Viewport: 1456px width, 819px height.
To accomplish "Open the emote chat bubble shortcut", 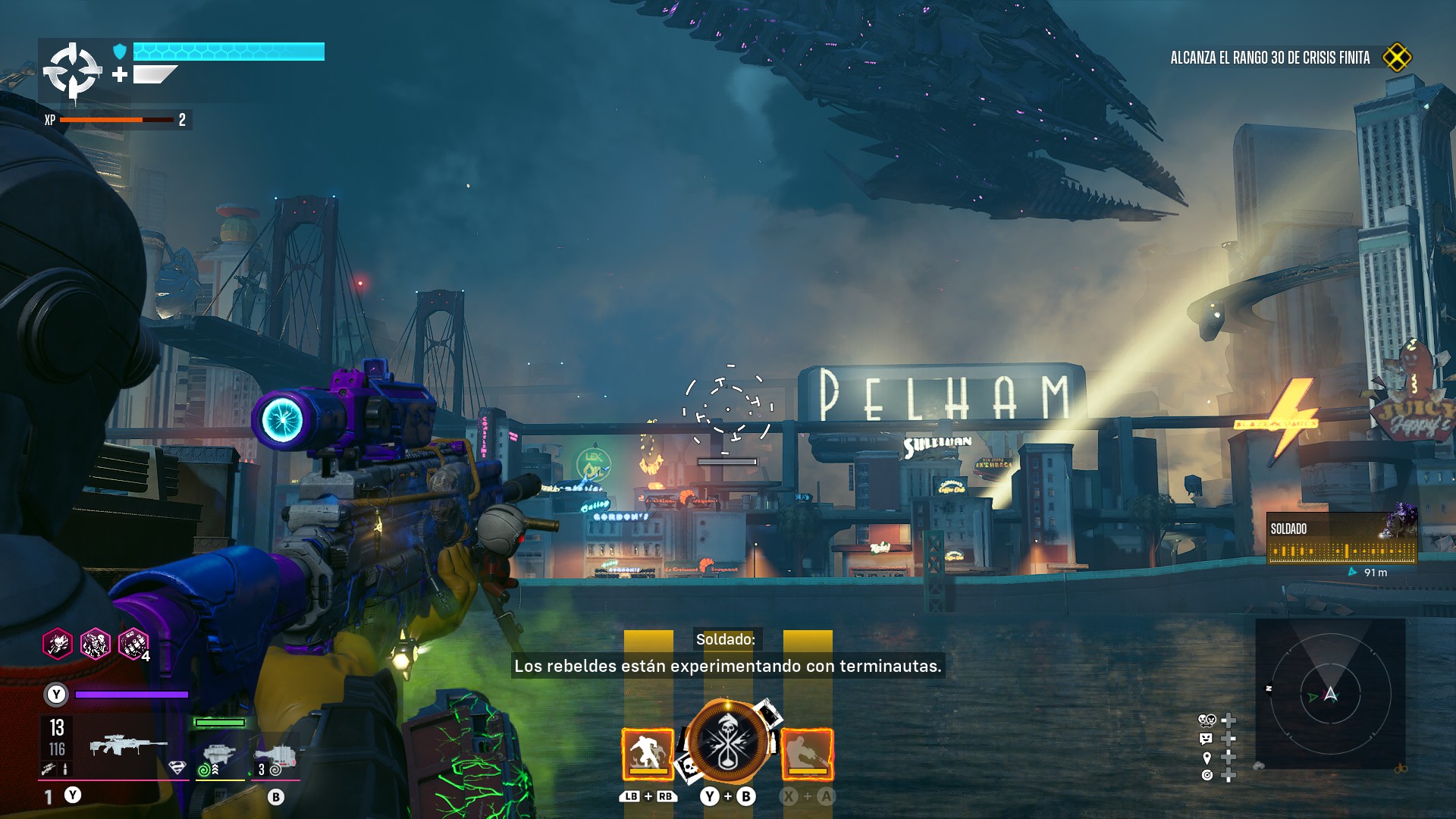I will coord(1207,738).
